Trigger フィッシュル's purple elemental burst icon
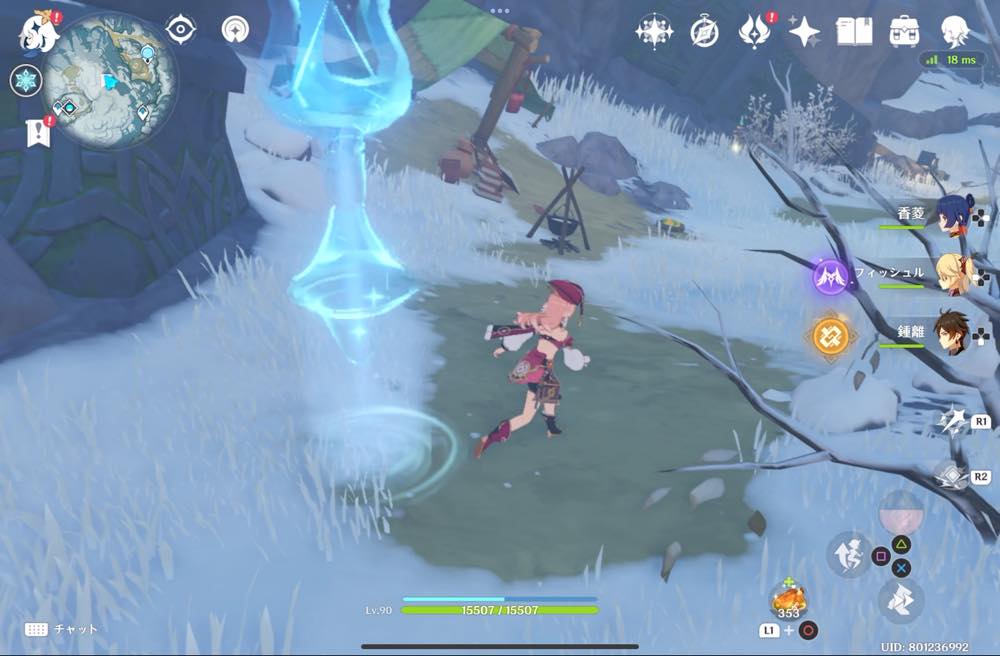This screenshot has height=656, width=1000. 830,275
